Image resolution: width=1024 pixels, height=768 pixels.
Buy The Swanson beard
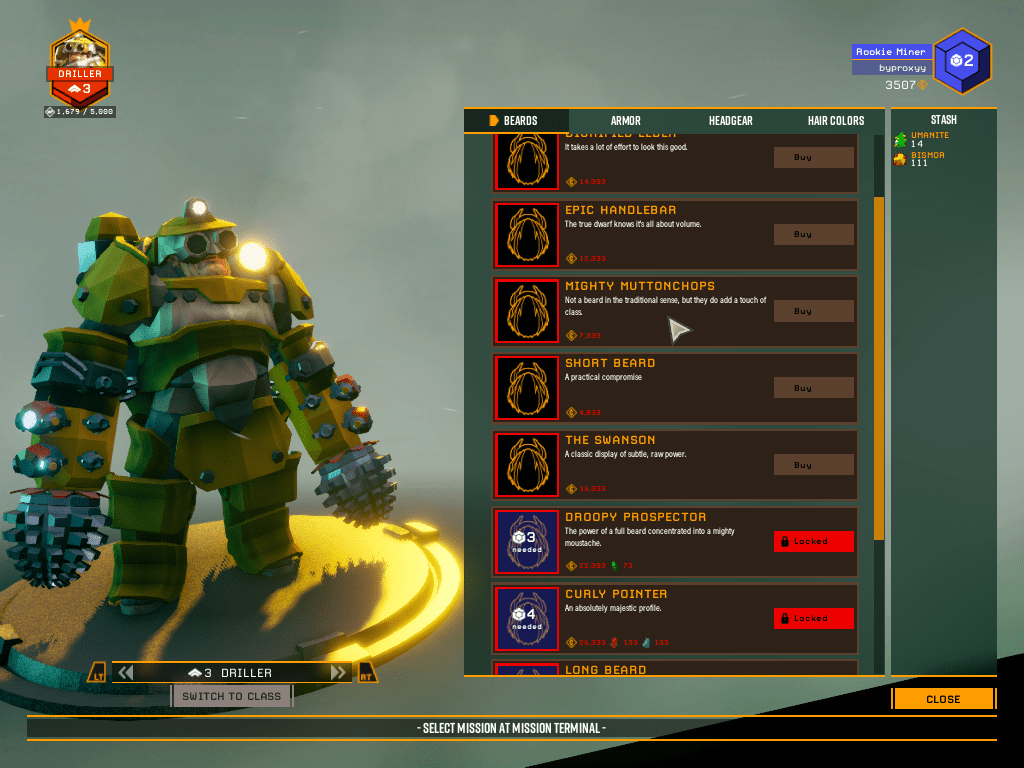click(x=813, y=465)
